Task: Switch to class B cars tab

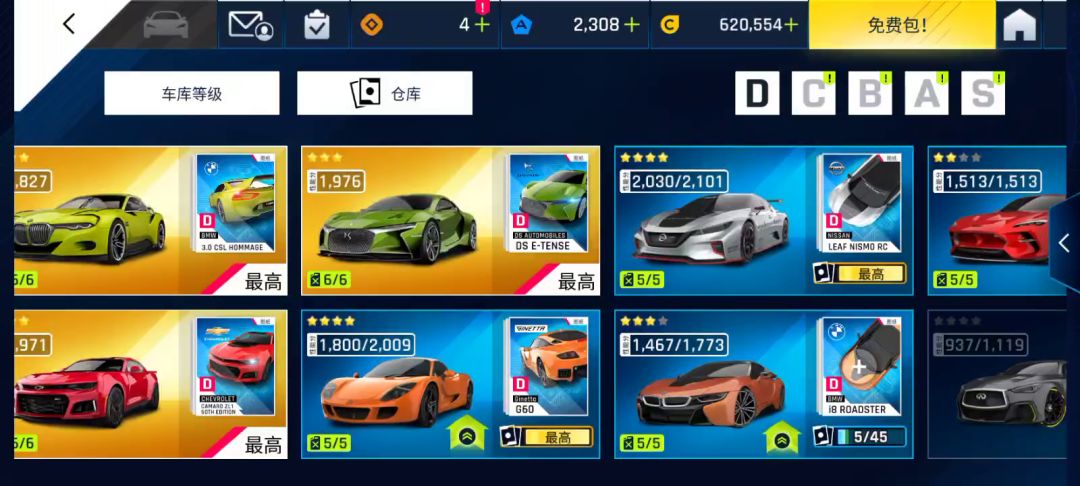Action: coord(870,94)
